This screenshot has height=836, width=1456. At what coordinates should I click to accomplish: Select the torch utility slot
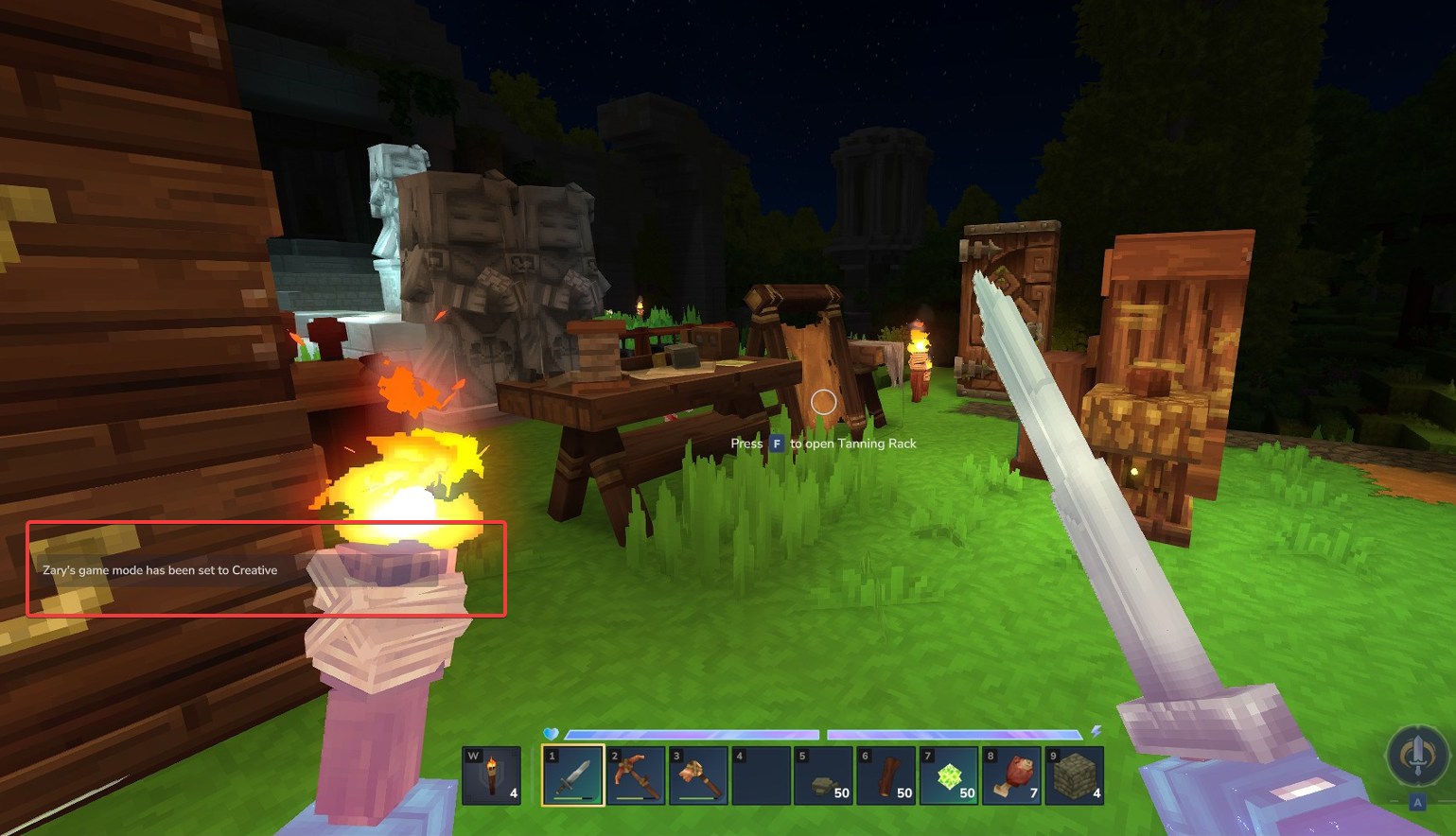coord(491,775)
